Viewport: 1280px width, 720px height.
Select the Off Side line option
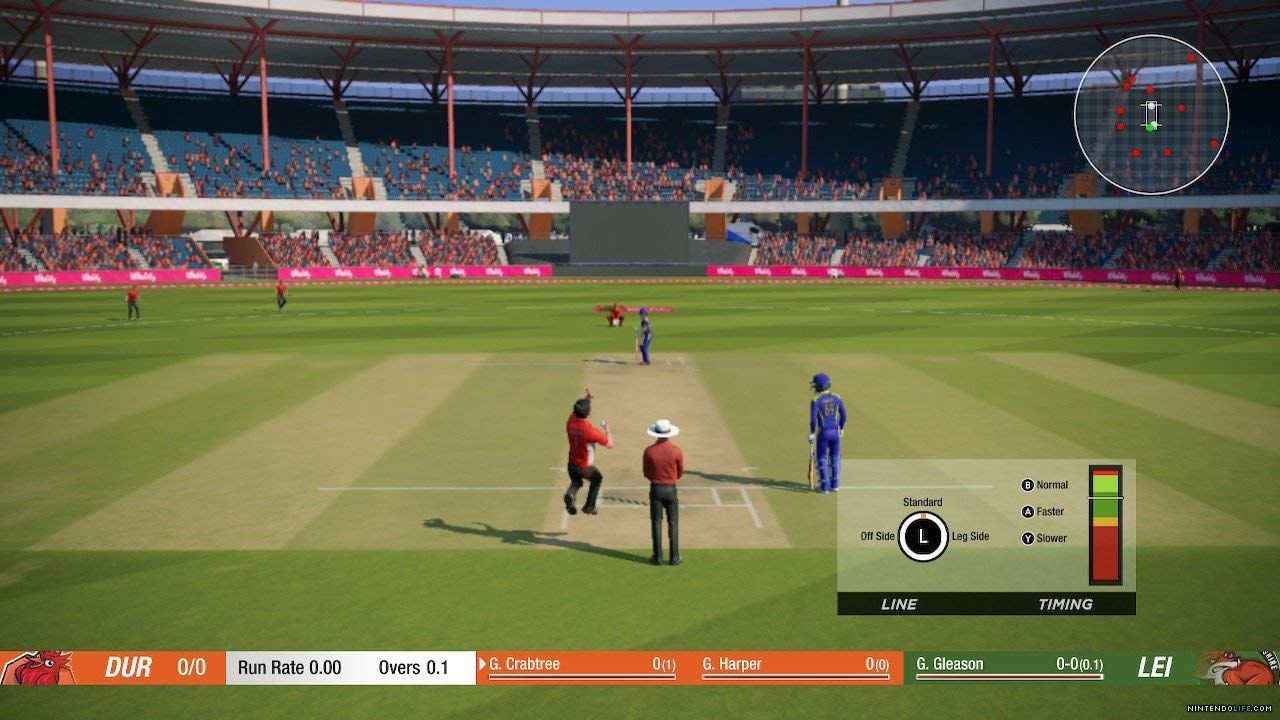(878, 536)
